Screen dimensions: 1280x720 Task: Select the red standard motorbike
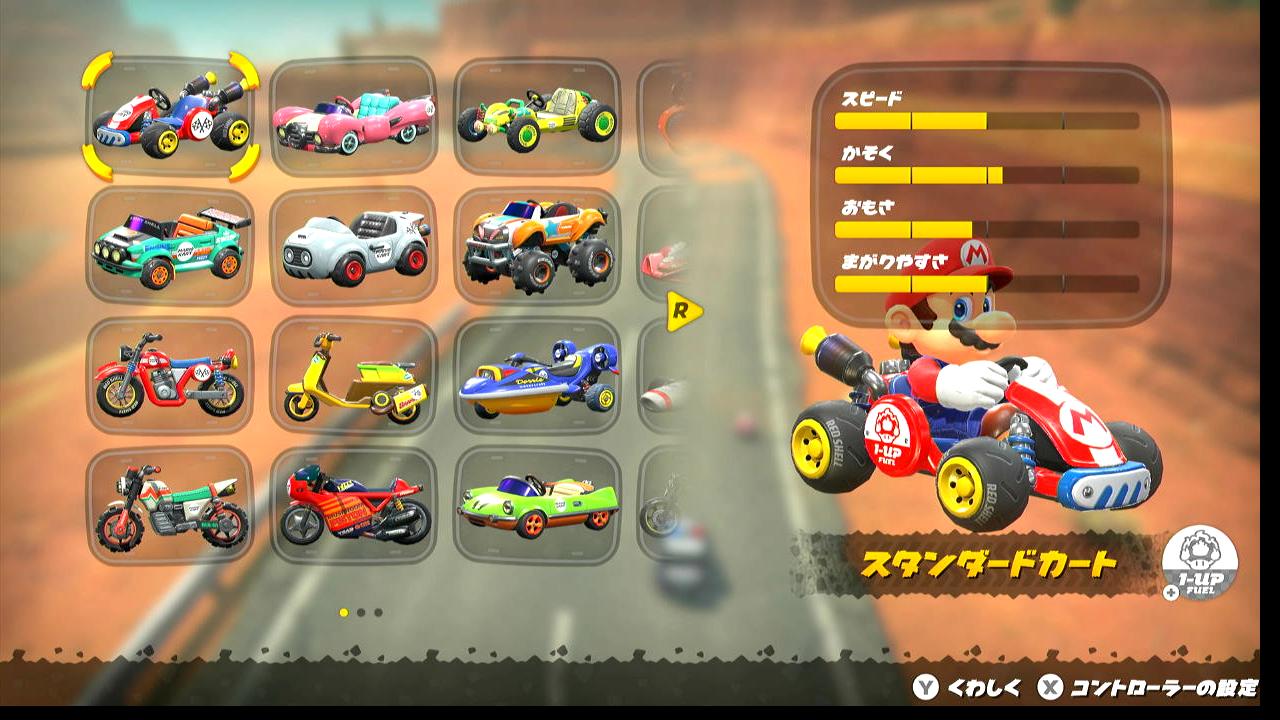coord(170,376)
